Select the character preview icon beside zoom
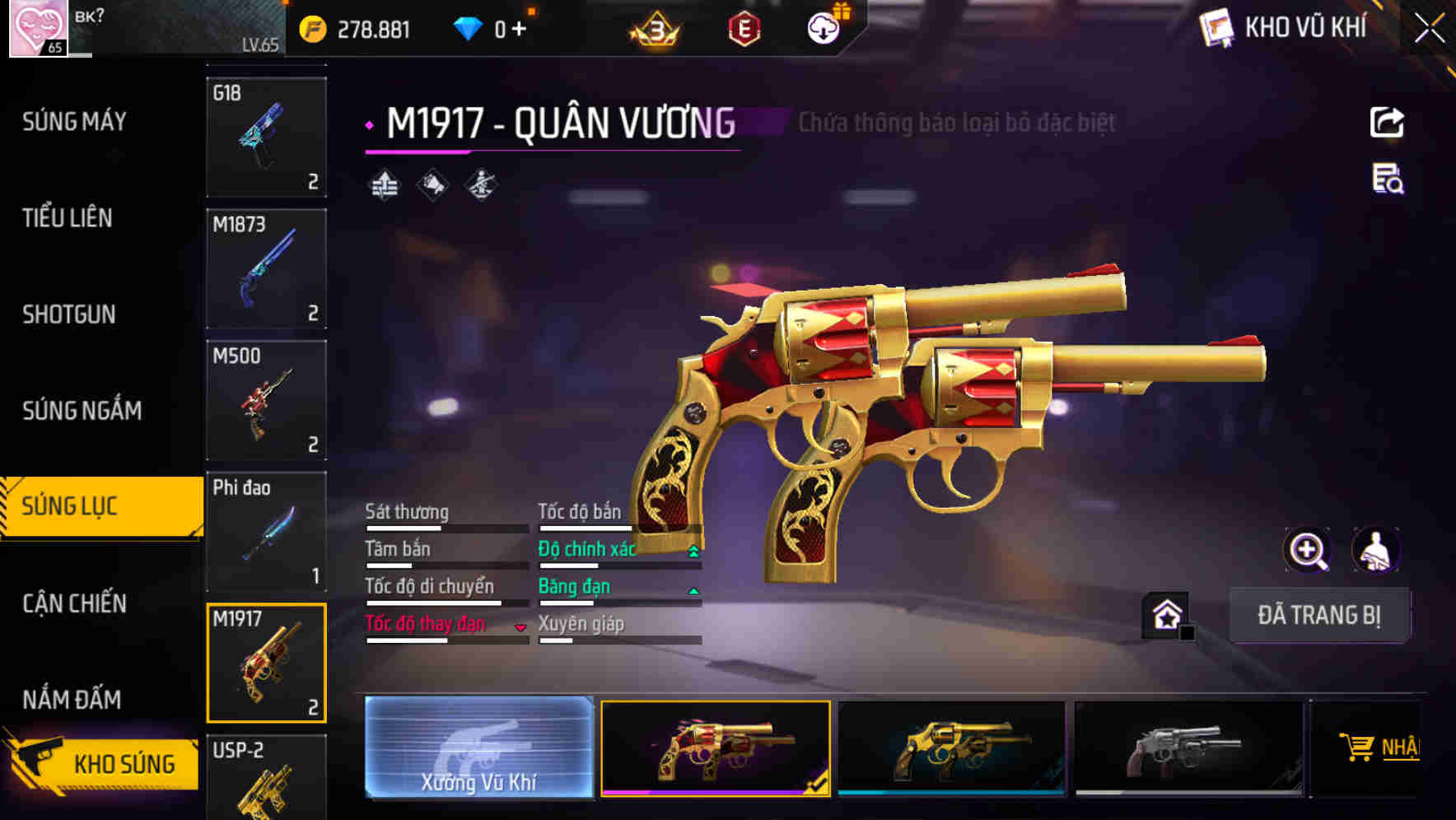Image resolution: width=1456 pixels, height=820 pixels. coord(1377,550)
